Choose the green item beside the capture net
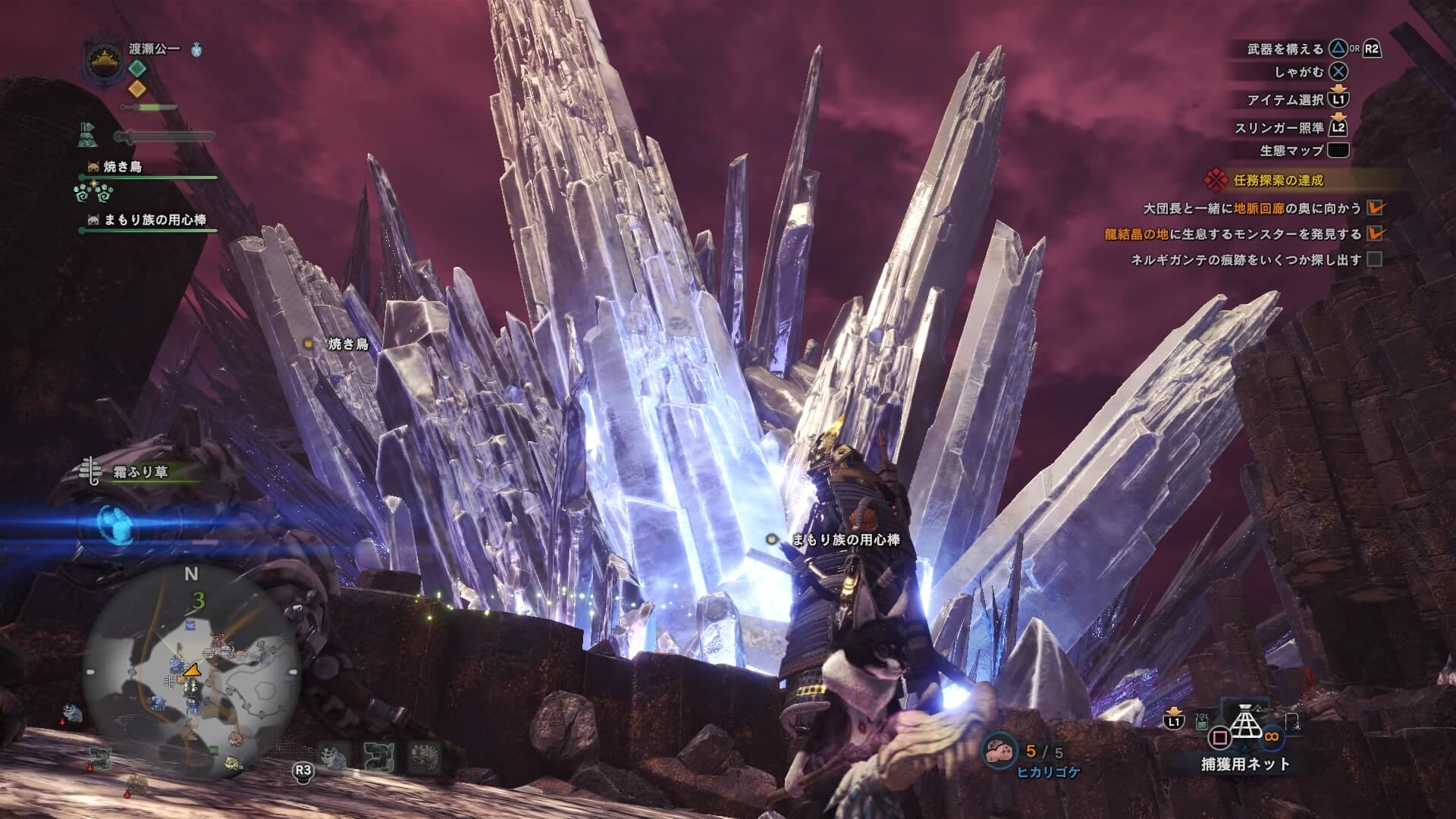The height and width of the screenshot is (819, 1456). point(1201,720)
